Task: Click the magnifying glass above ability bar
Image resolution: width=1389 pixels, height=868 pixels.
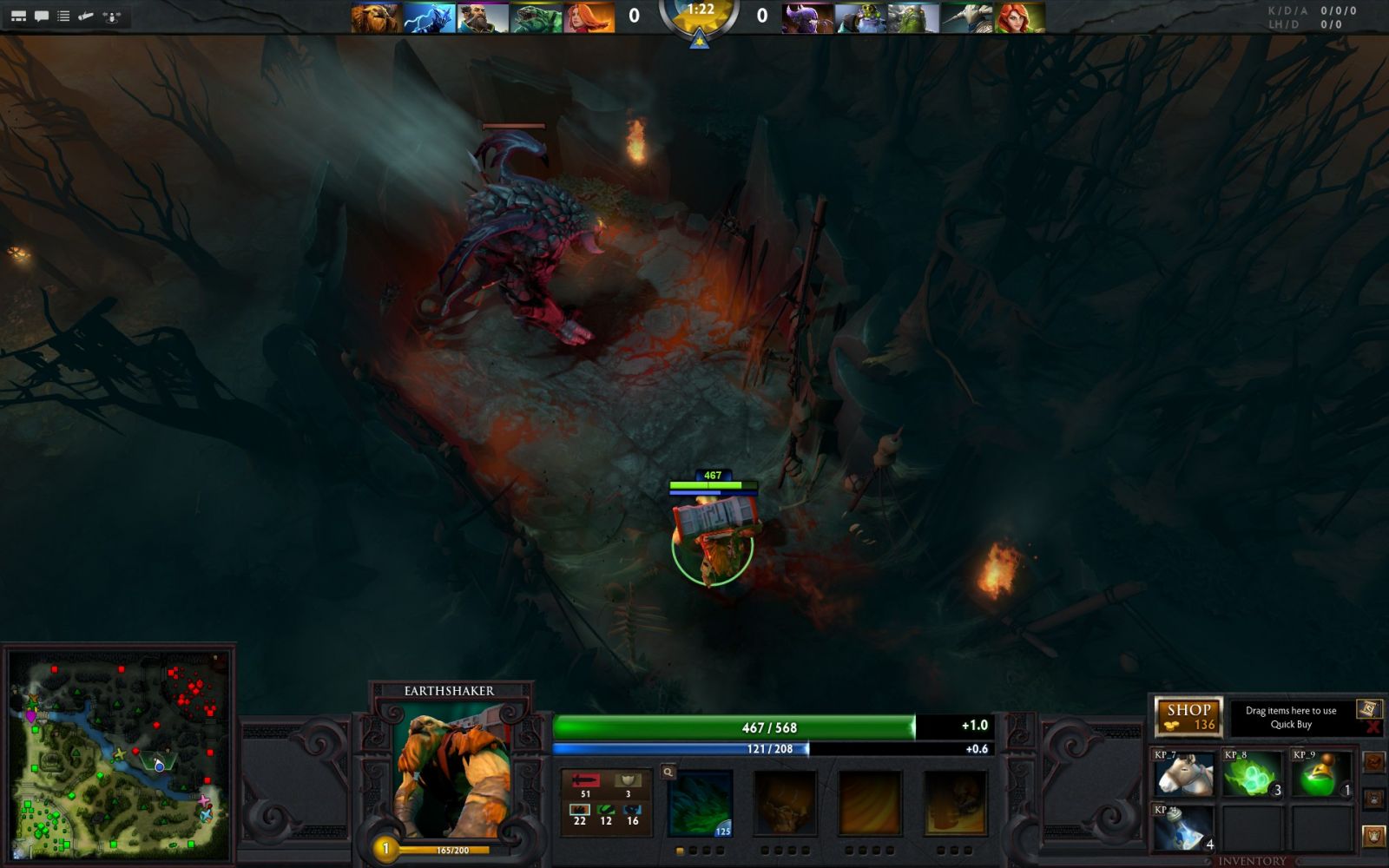Action: (668, 772)
